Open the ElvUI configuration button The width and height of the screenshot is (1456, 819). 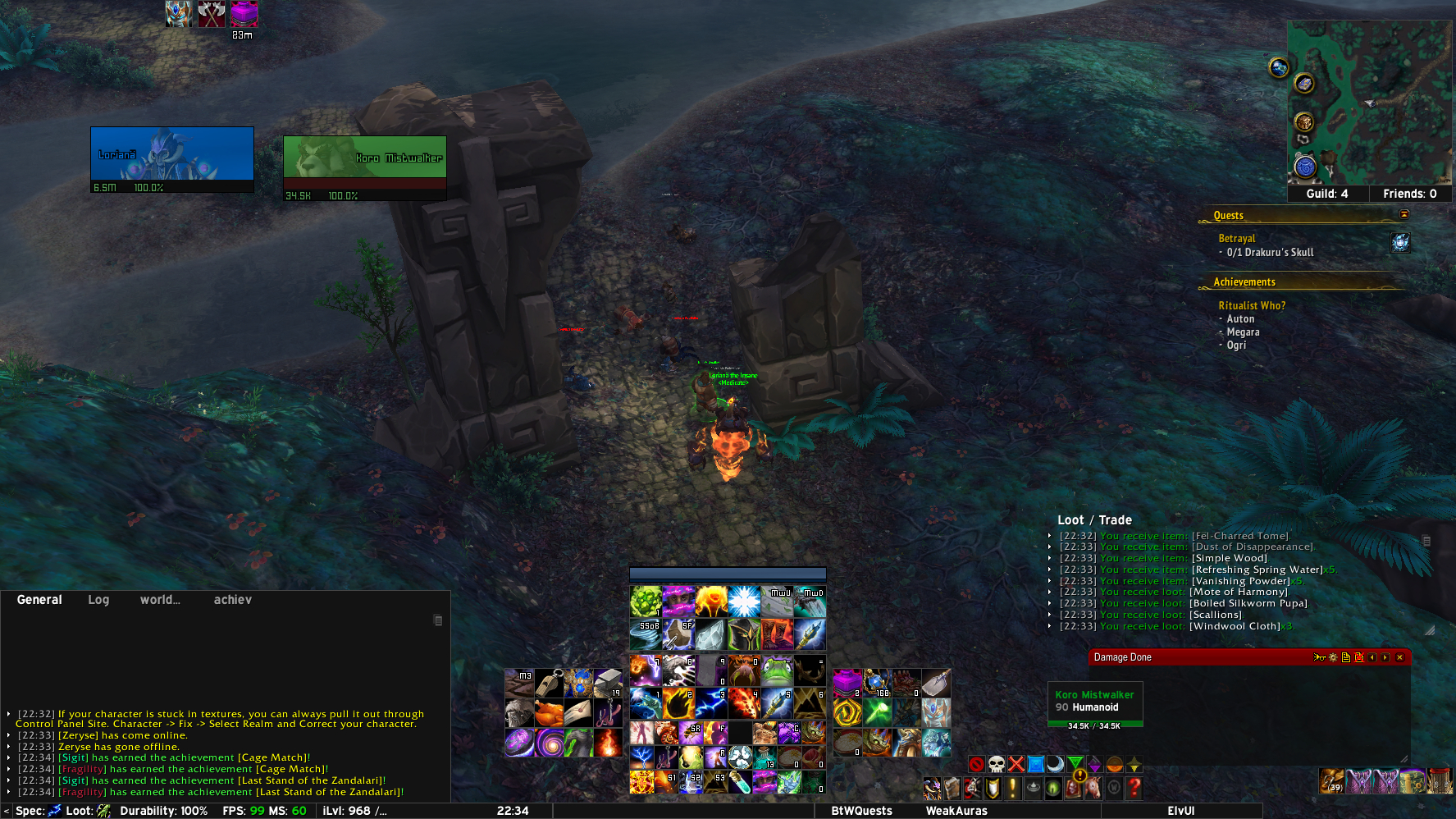(x=1180, y=811)
